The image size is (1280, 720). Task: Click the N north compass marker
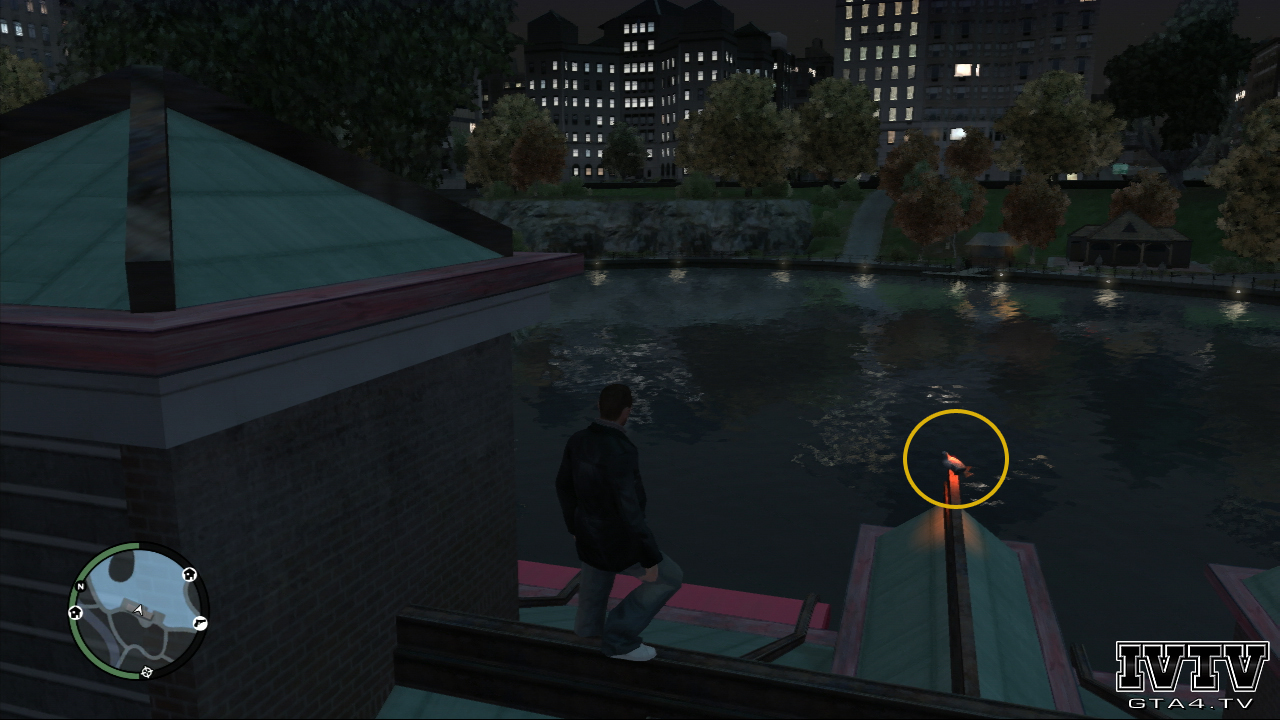(80, 587)
